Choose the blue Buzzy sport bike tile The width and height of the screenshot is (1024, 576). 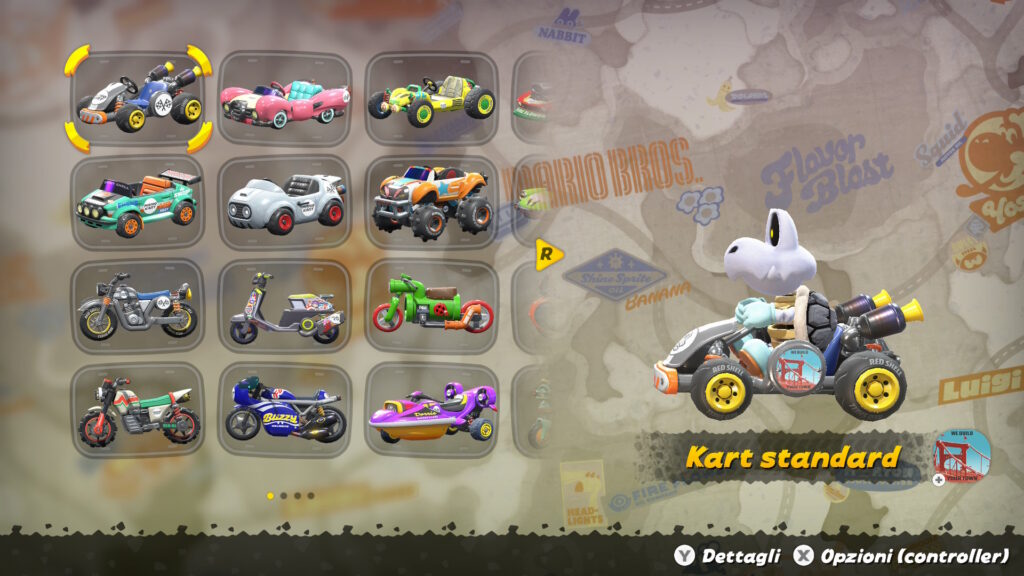click(x=285, y=411)
